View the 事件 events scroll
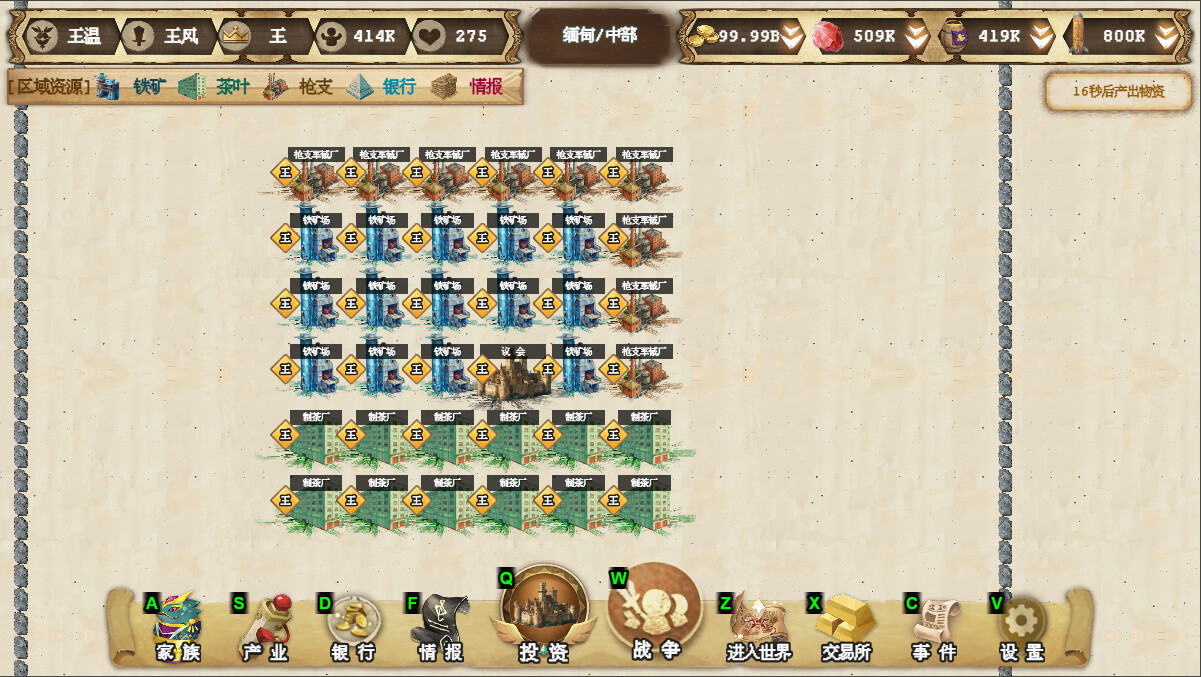Screen dimensions: 1201x677 tap(934, 628)
